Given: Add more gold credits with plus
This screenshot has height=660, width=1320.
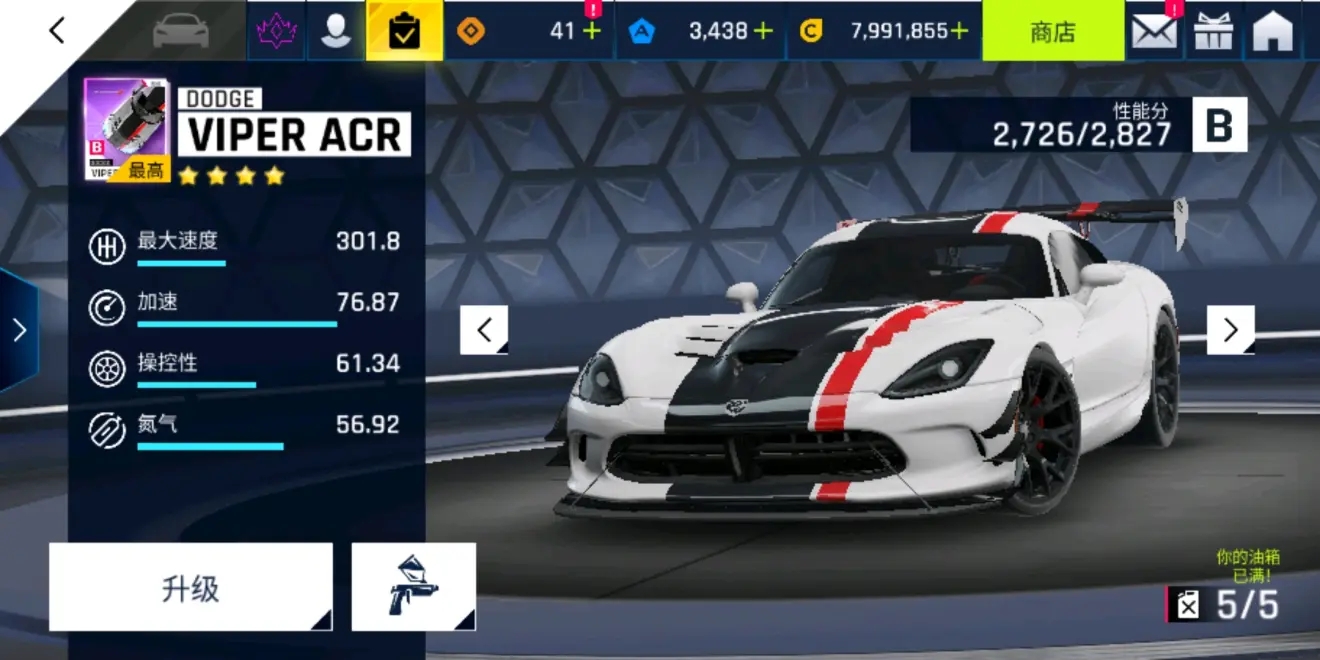Looking at the screenshot, I should (960, 31).
